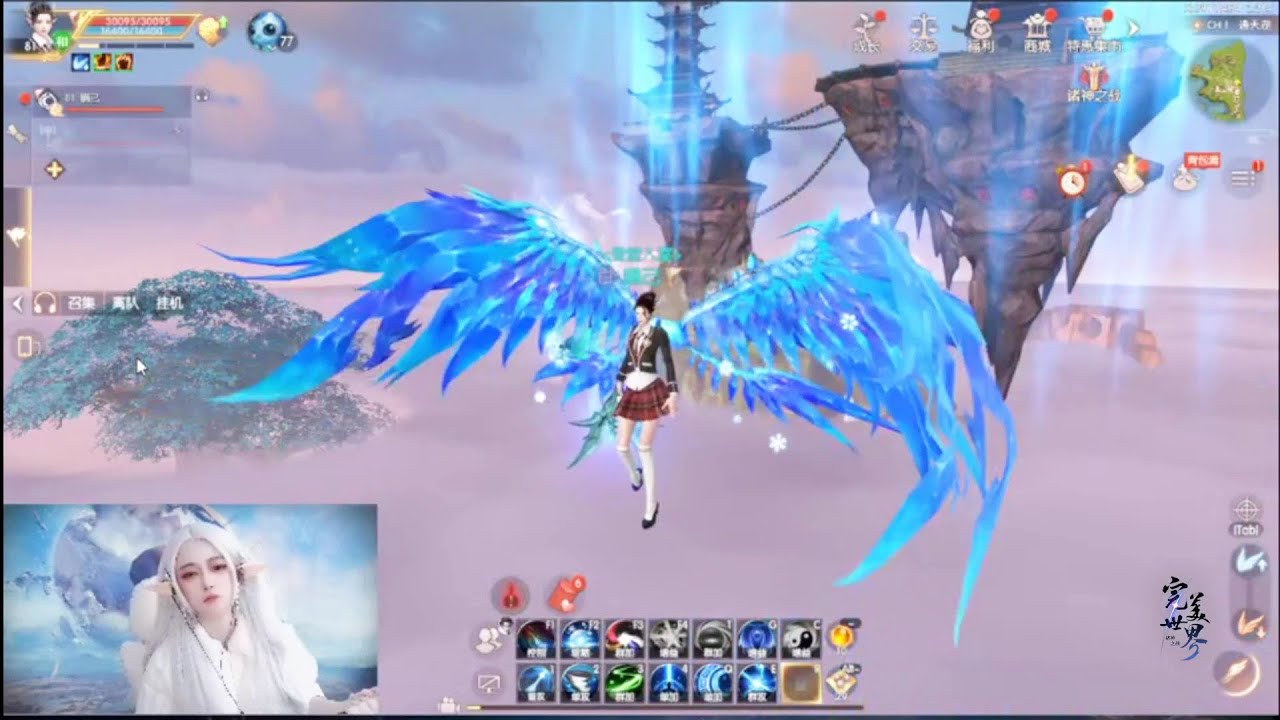Open the three-line list menu button
Image resolution: width=1280 pixels, height=720 pixels.
click(1243, 178)
